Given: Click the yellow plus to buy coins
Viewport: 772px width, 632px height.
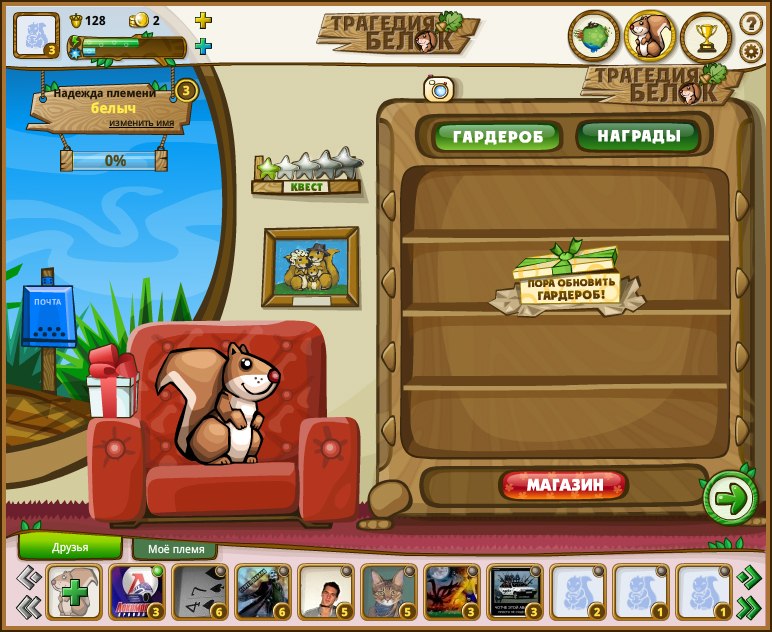Looking at the screenshot, I should [x=203, y=20].
